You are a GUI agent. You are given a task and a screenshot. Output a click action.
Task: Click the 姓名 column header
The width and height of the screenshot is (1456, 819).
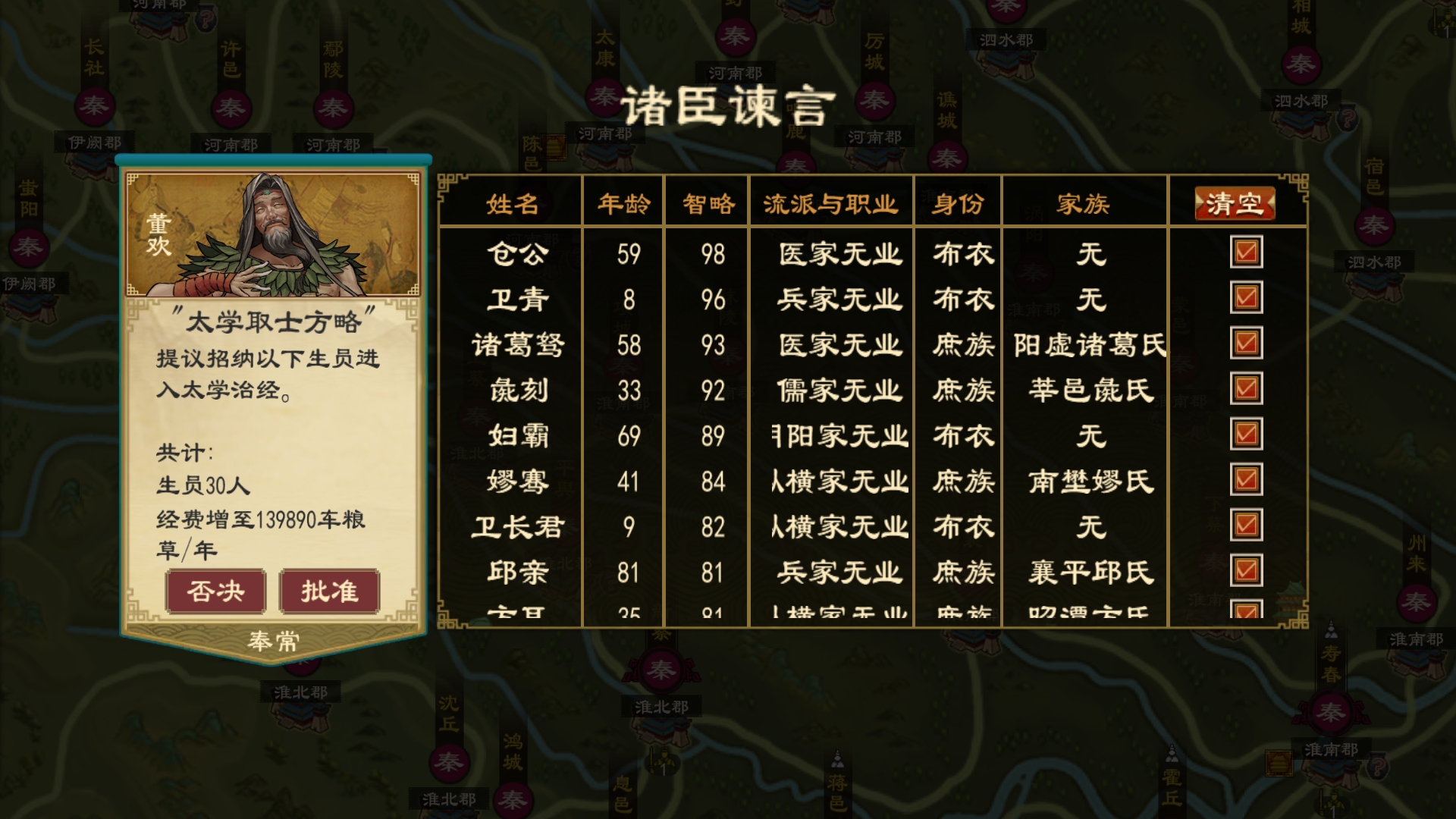point(516,202)
